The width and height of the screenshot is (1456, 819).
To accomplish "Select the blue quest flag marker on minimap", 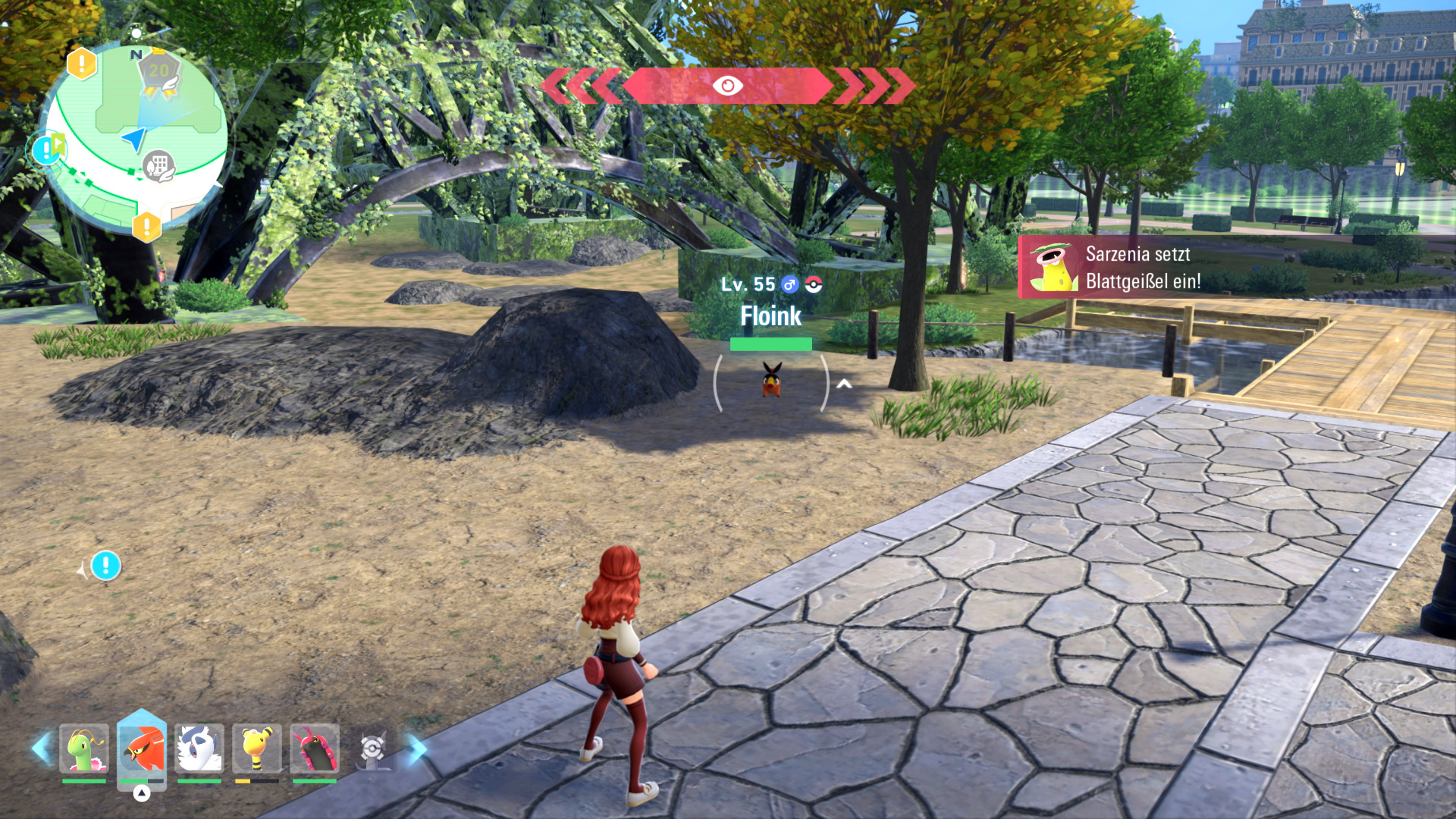I will click(49, 147).
